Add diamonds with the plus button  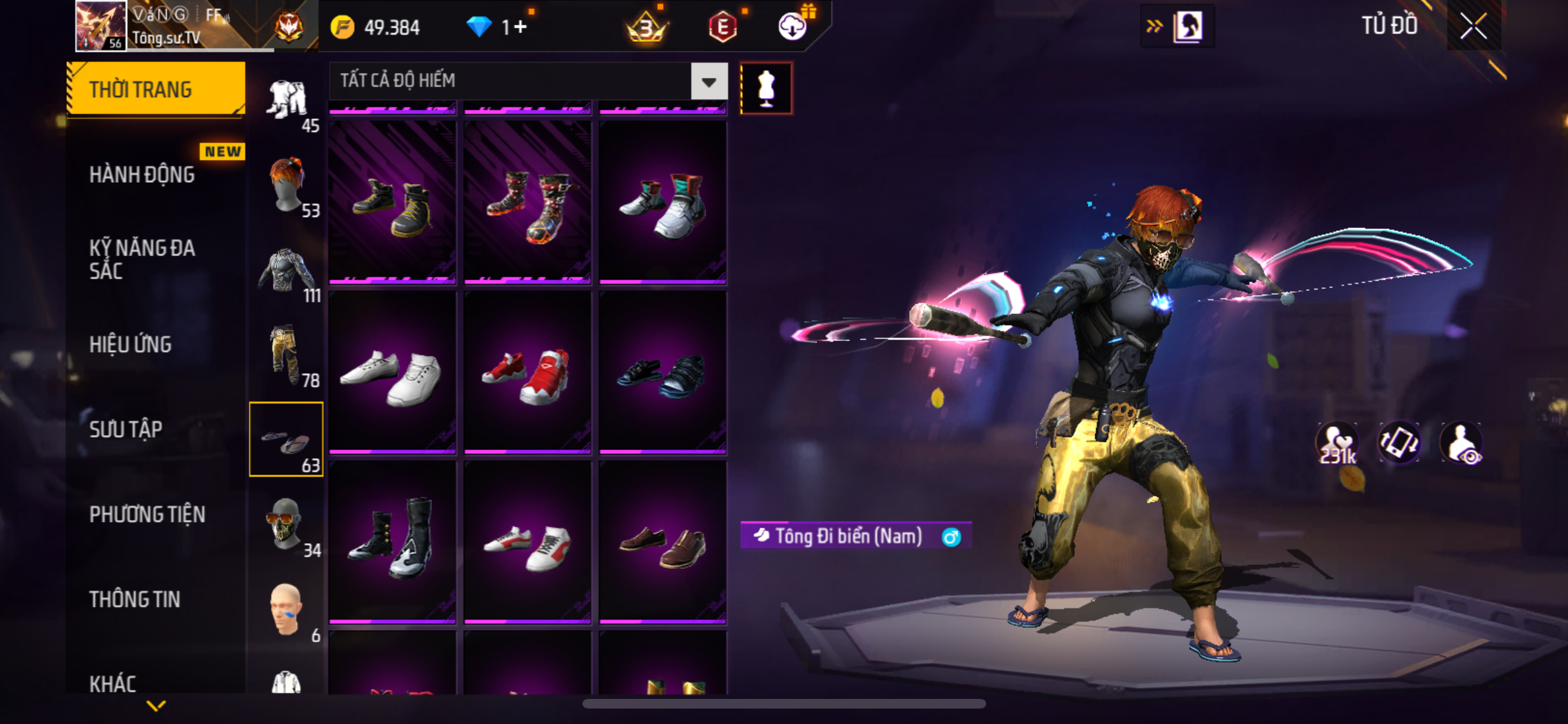(x=520, y=27)
